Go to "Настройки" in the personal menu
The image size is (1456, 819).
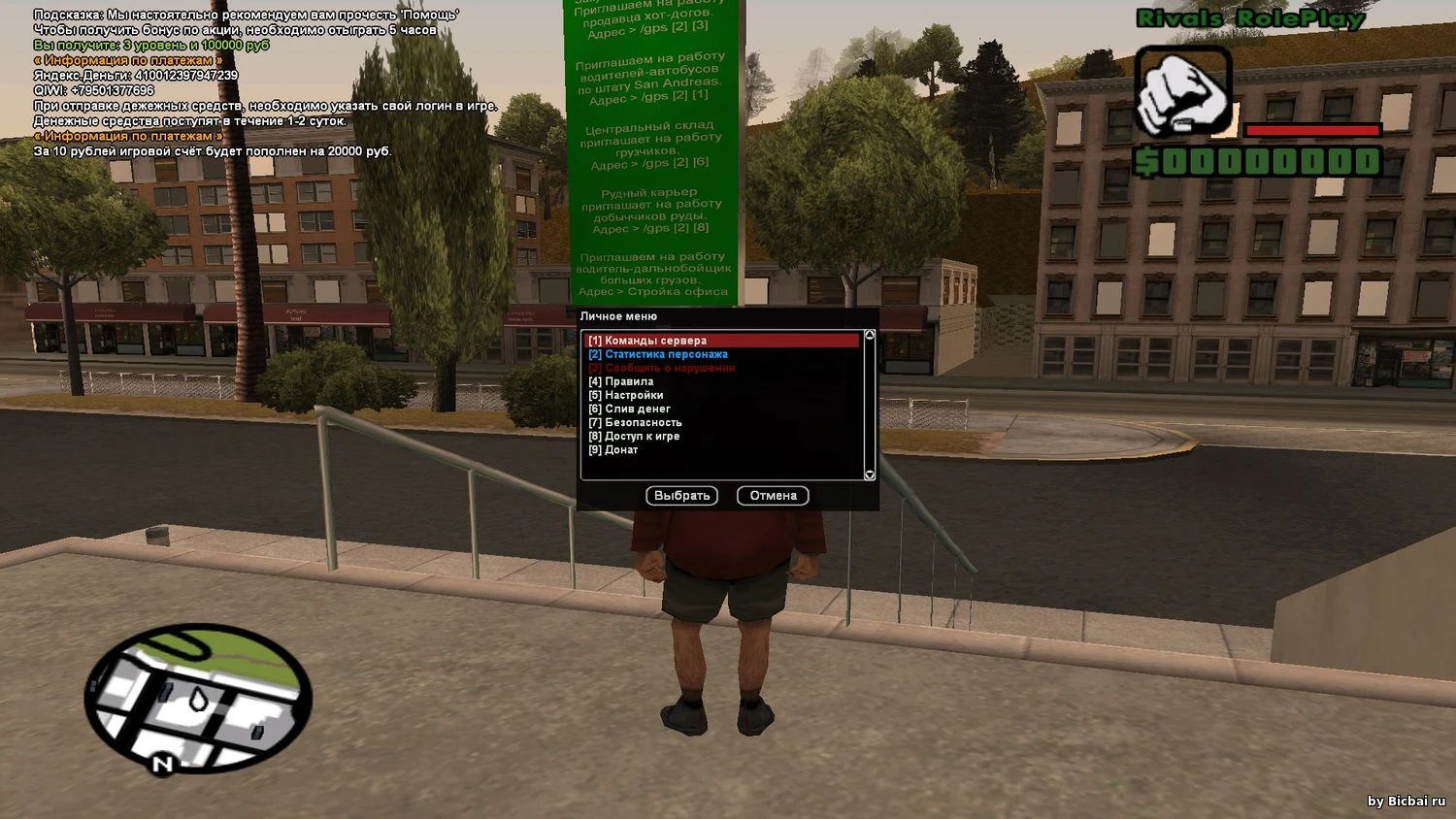coord(633,395)
